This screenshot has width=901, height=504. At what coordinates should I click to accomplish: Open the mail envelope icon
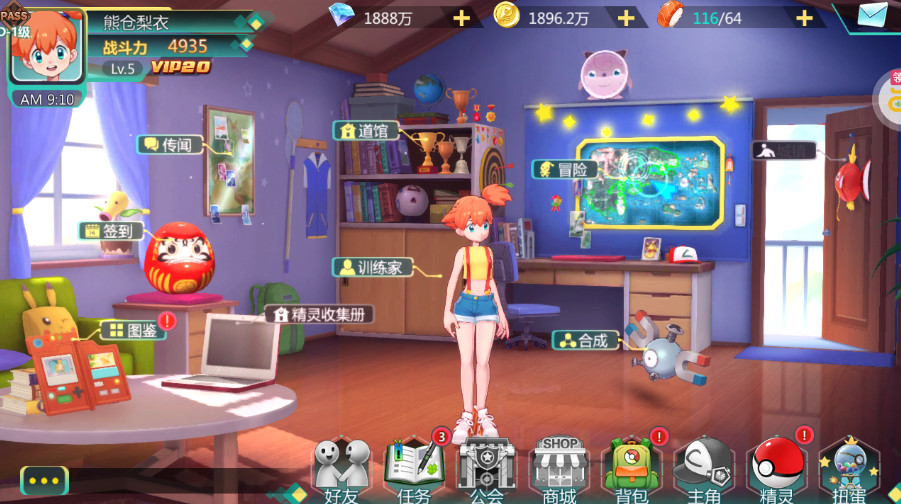click(x=872, y=15)
